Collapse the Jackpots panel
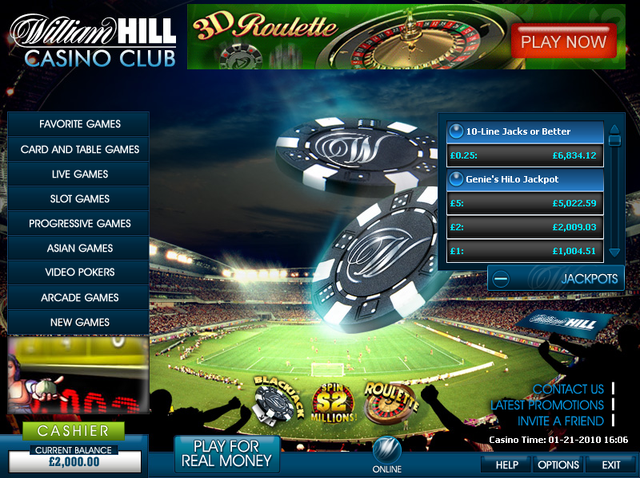 pyautogui.click(x=502, y=278)
